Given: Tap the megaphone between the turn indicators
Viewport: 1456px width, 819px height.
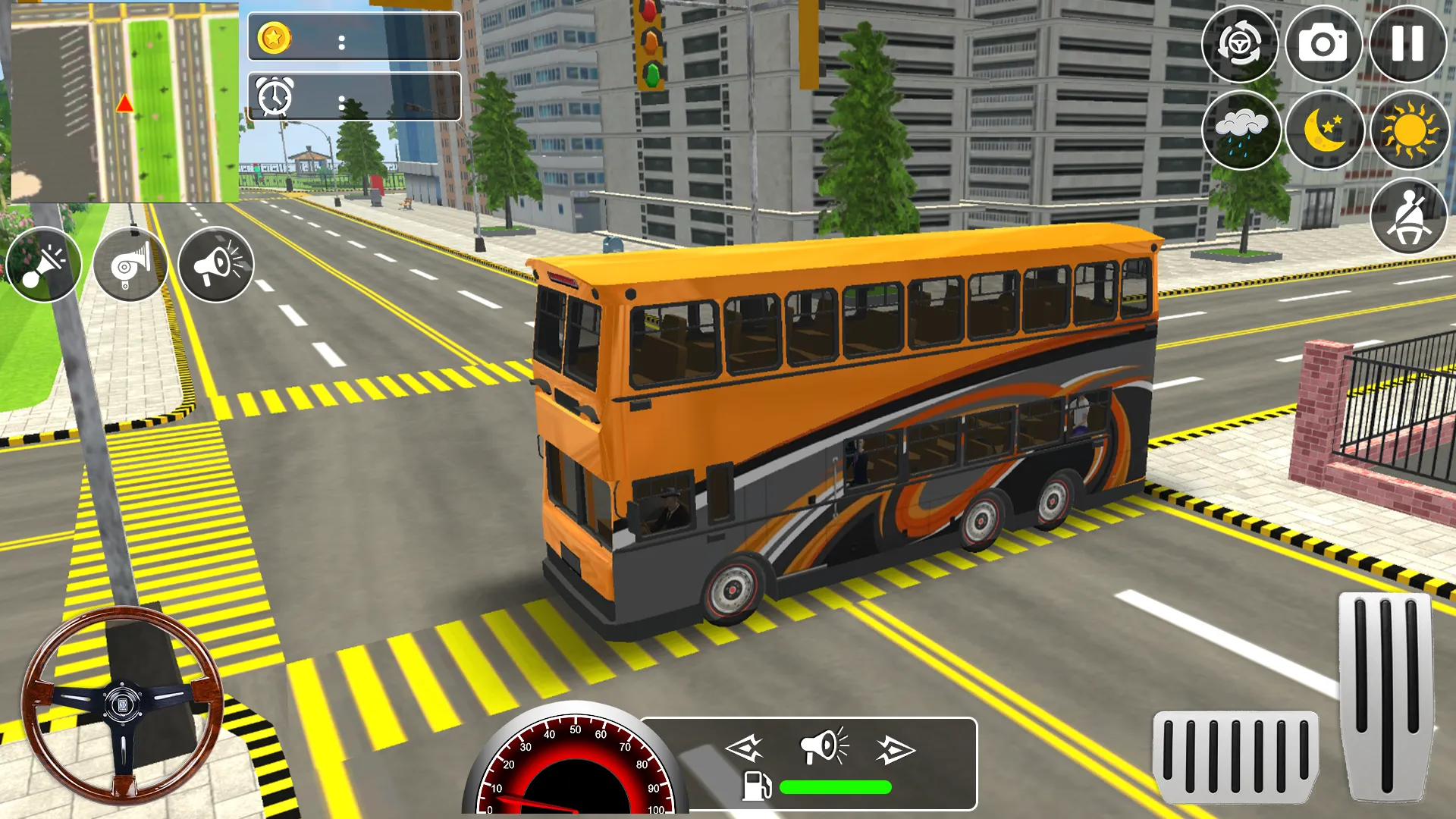Looking at the screenshot, I should click(x=824, y=746).
